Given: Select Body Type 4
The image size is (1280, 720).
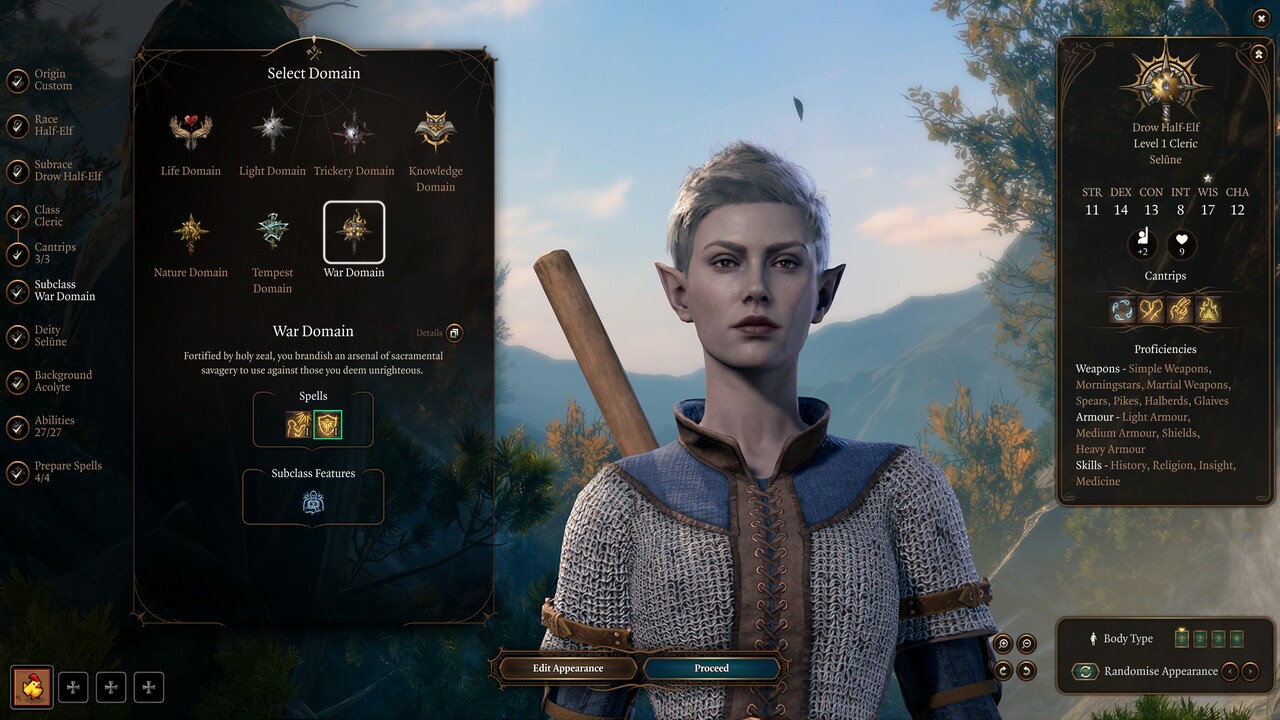Looking at the screenshot, I should click(x=1237, y=638).
